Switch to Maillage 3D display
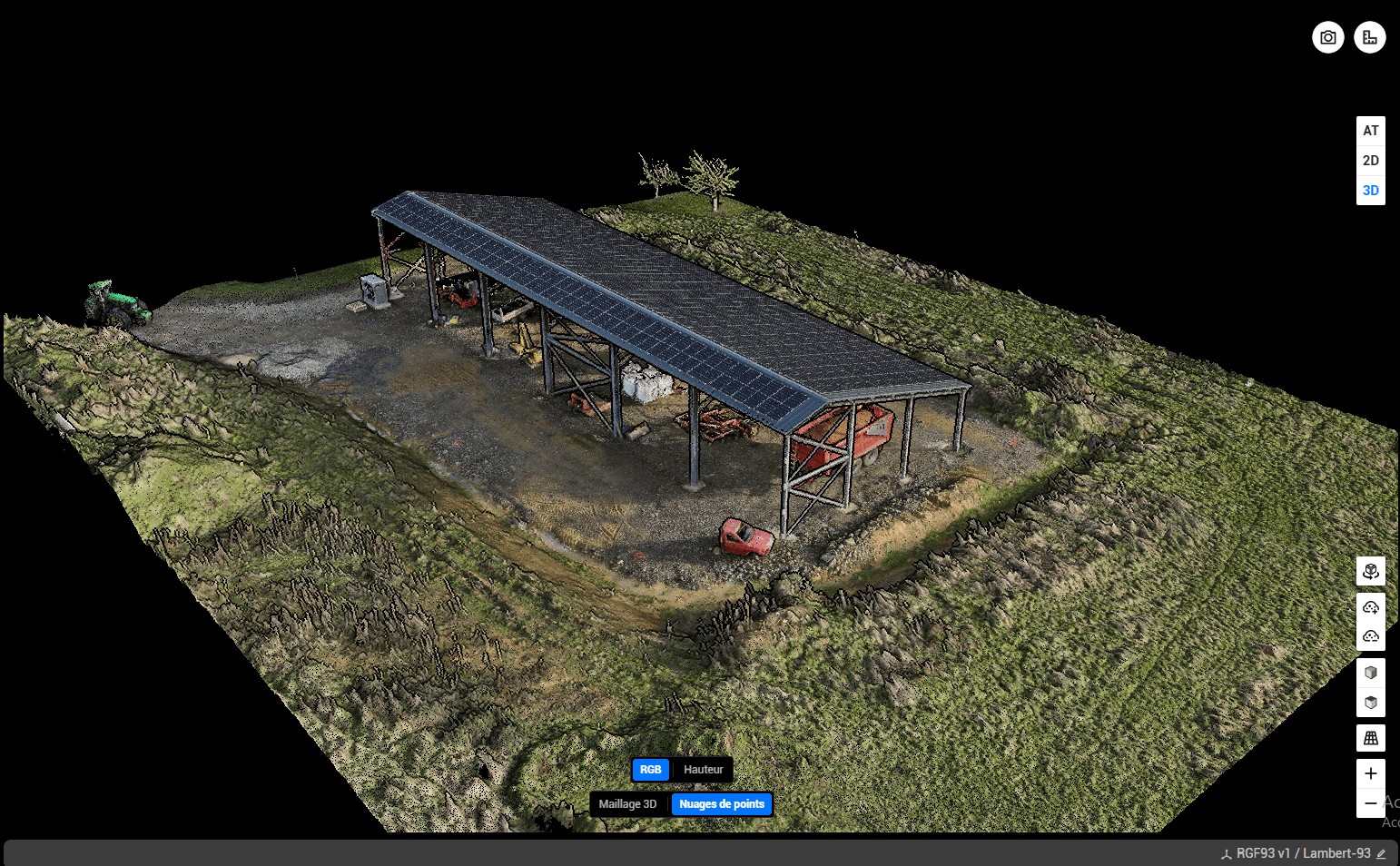Viewport: 1400px width, 866px height. pos(627,804)
